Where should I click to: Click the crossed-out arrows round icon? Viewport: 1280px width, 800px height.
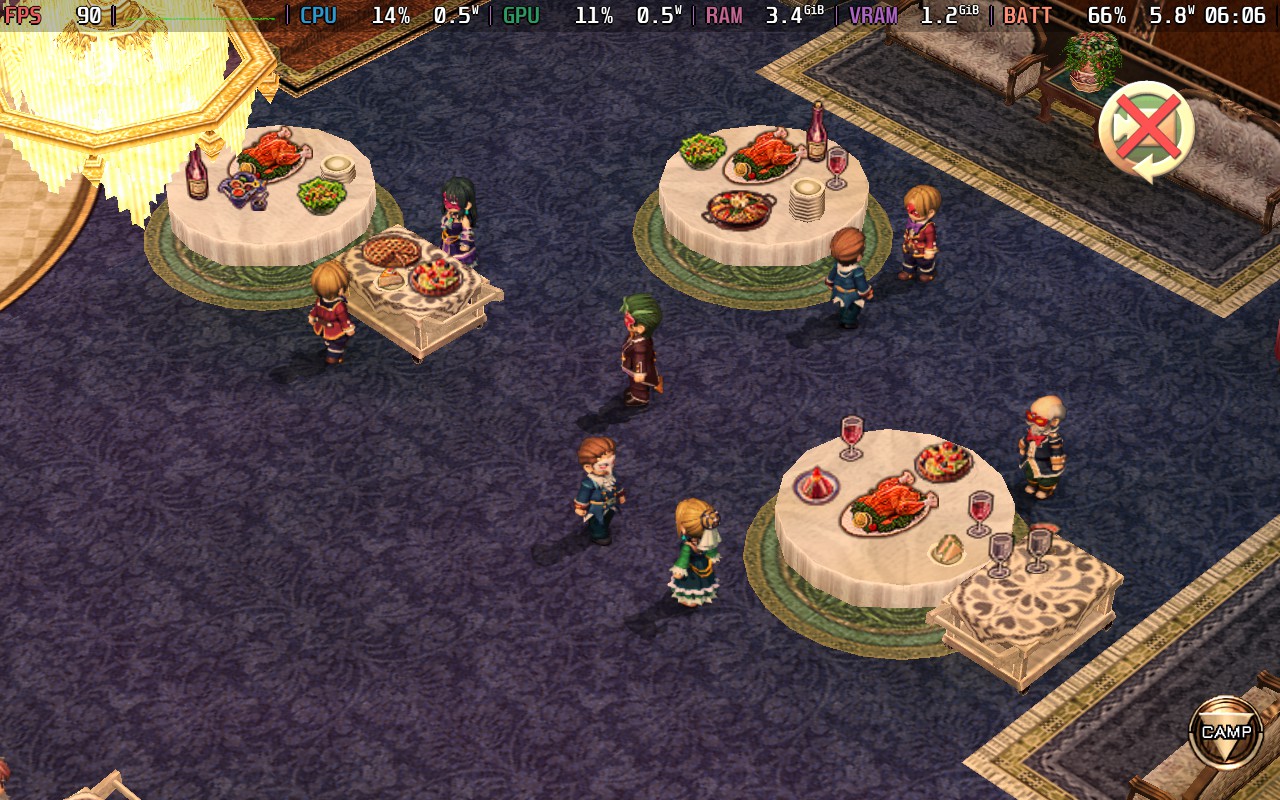pyautogui.click(x=1146, y=131)
